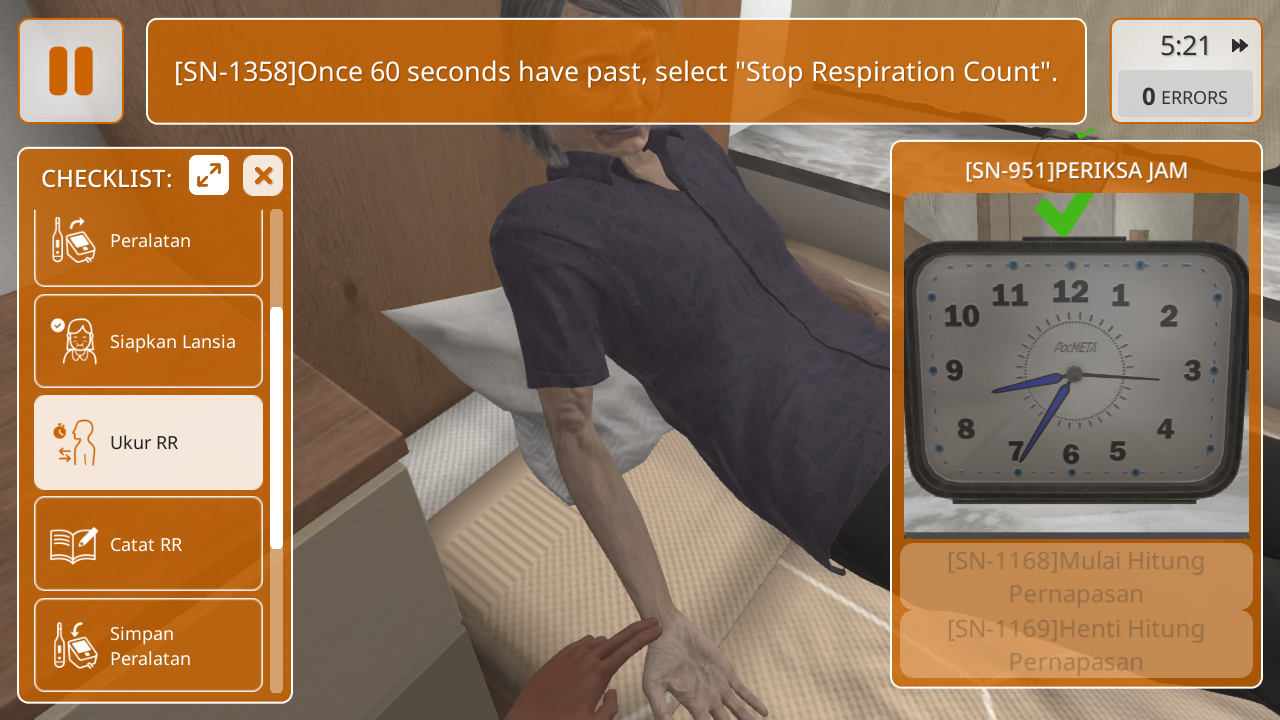Pause the simulation with the pause button
1280x720 pixels.
[71, 71]
